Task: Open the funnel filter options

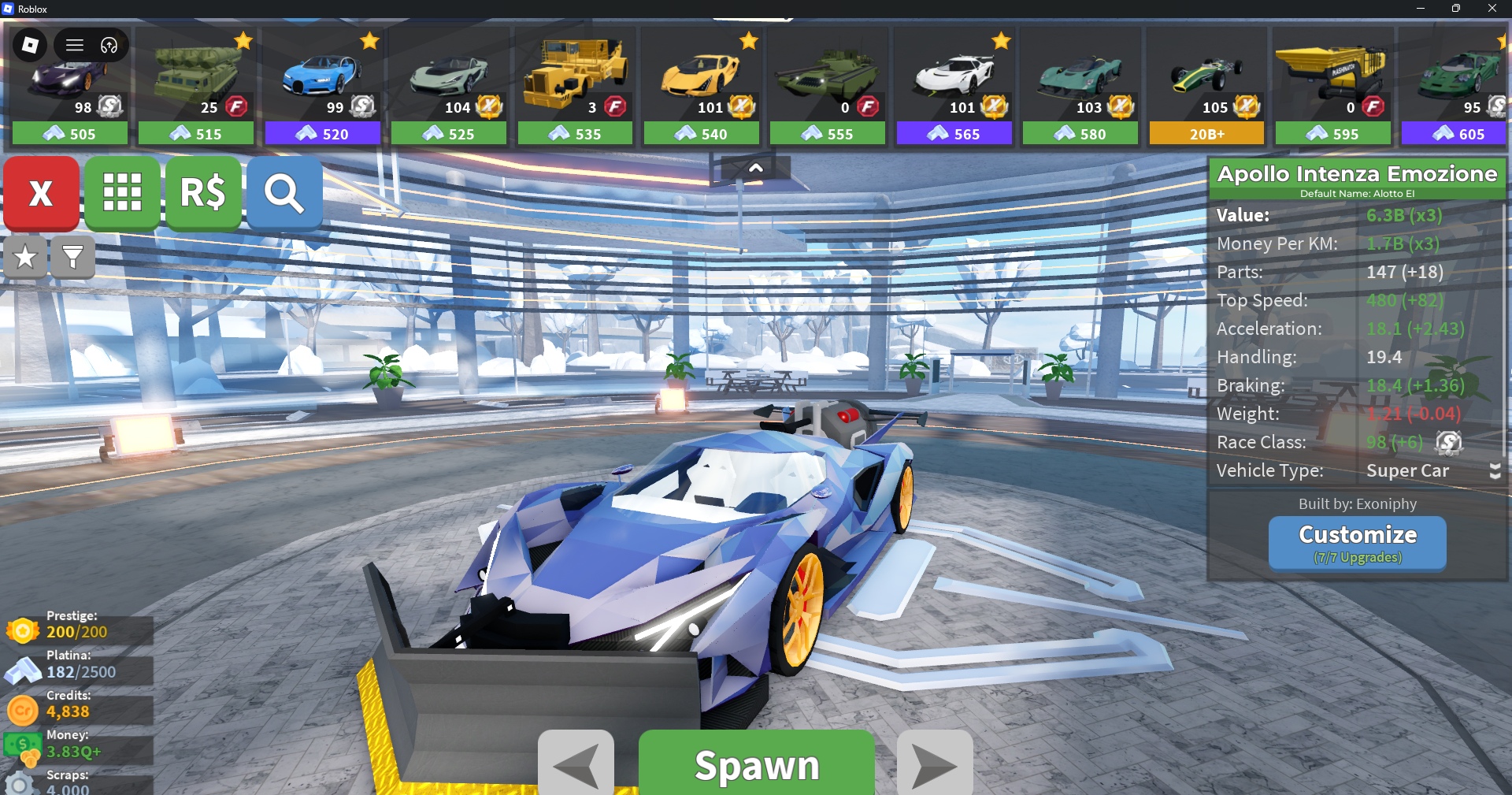Action: (x=72, y=256)
